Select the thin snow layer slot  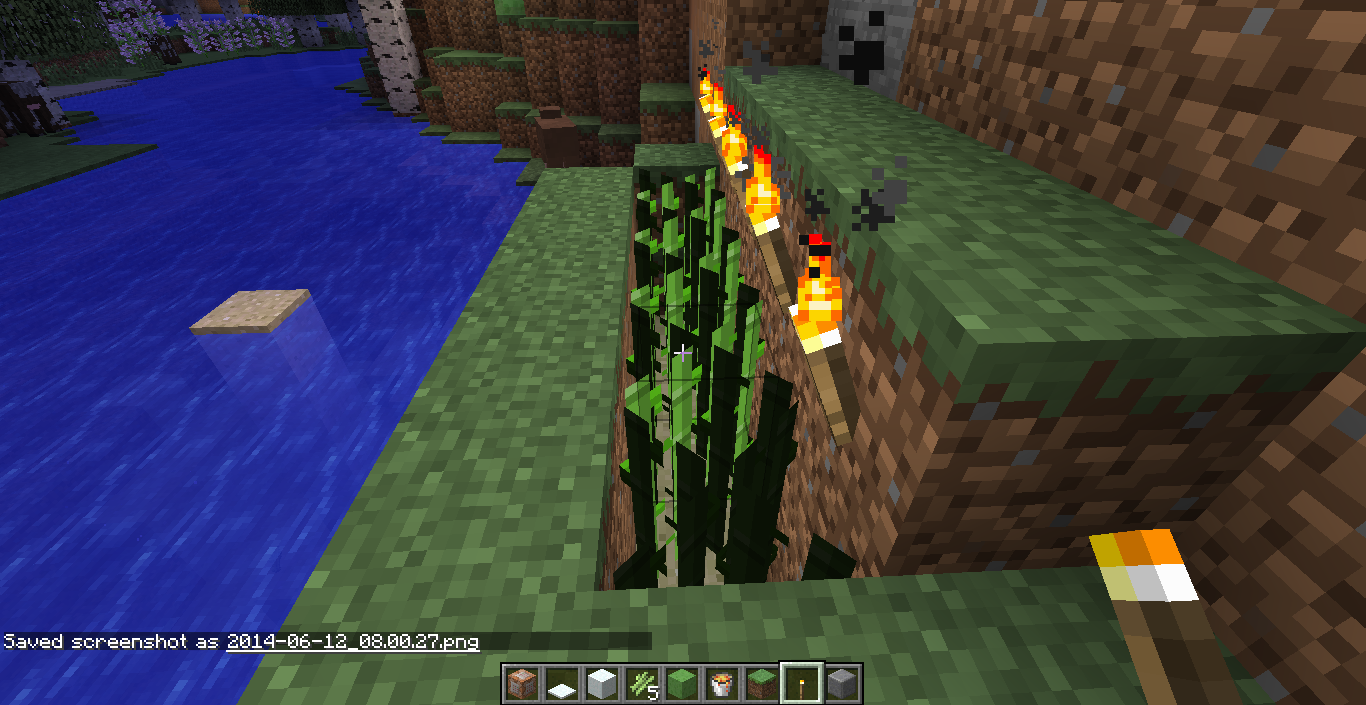[561, 683]
